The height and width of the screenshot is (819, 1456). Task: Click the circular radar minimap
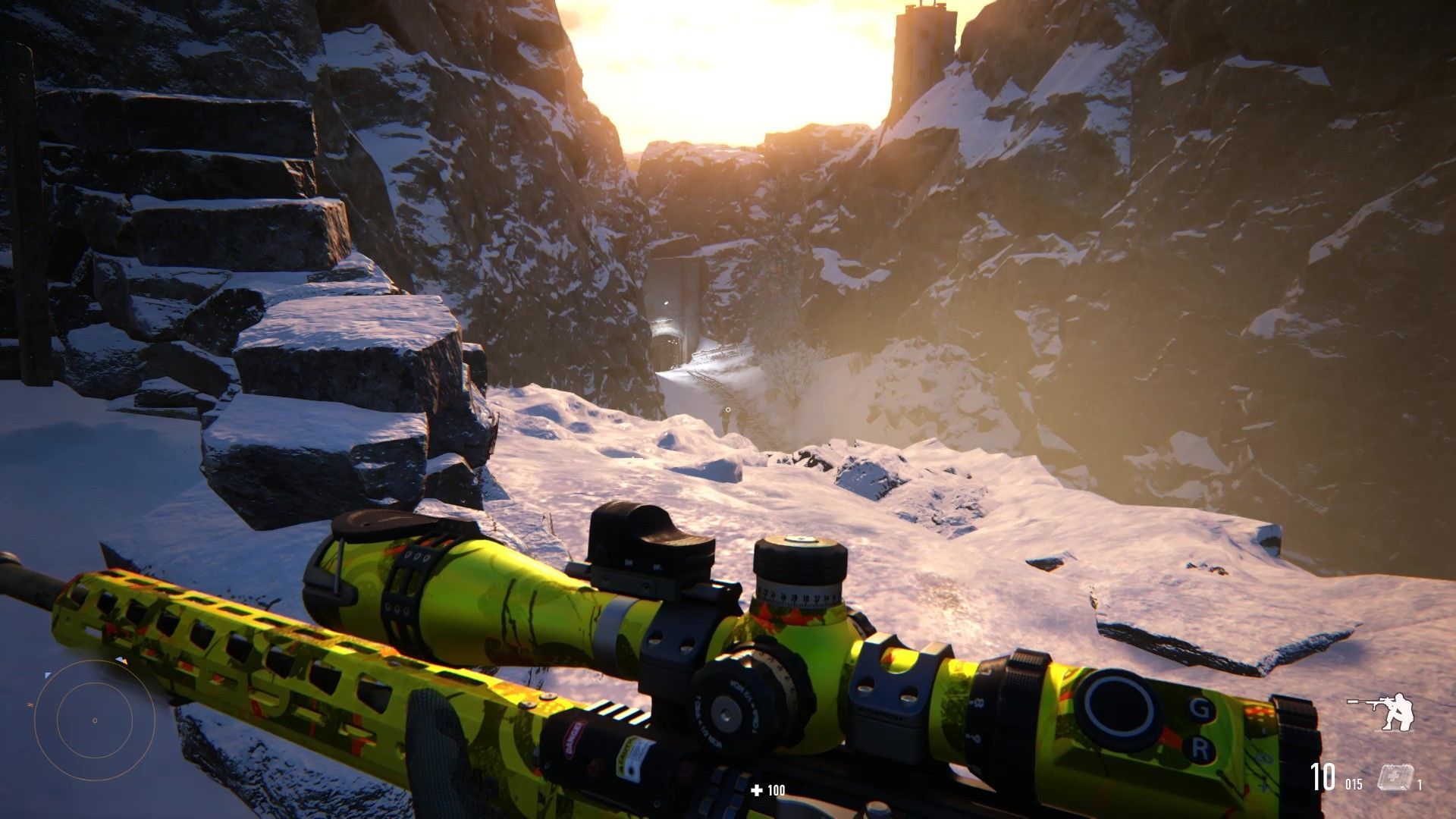[x=94, y=720]
